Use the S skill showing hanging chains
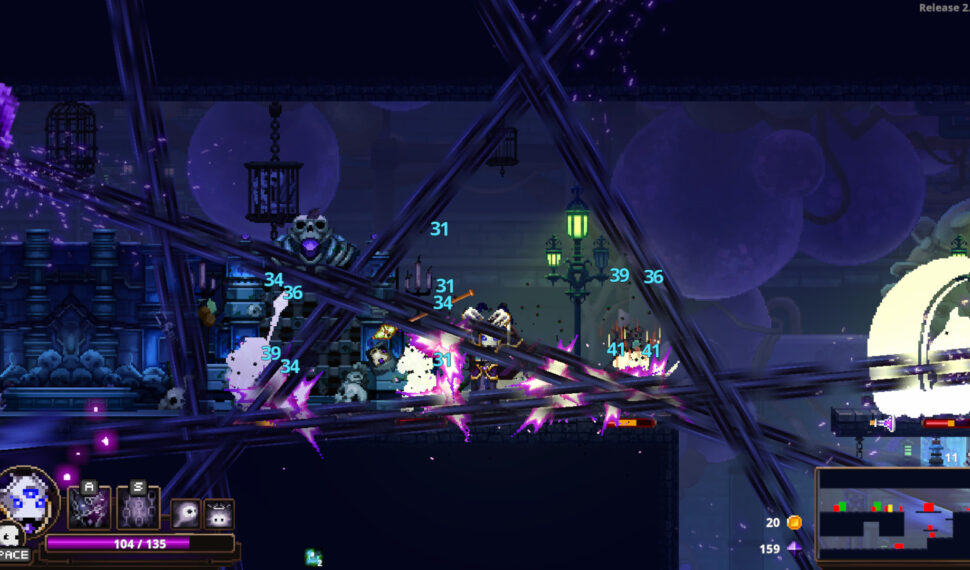970x570 pixels. point(138,507)
